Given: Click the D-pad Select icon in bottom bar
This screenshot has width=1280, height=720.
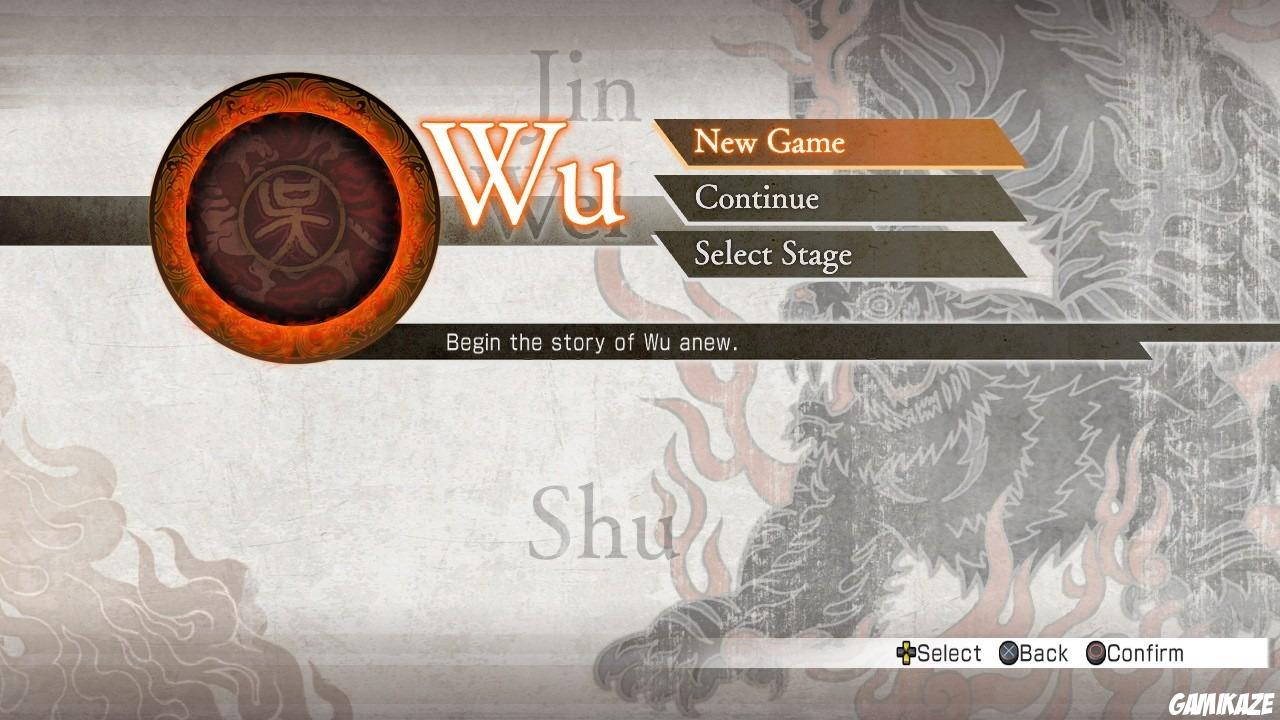Looking at the screenshot, I should 908,653.
